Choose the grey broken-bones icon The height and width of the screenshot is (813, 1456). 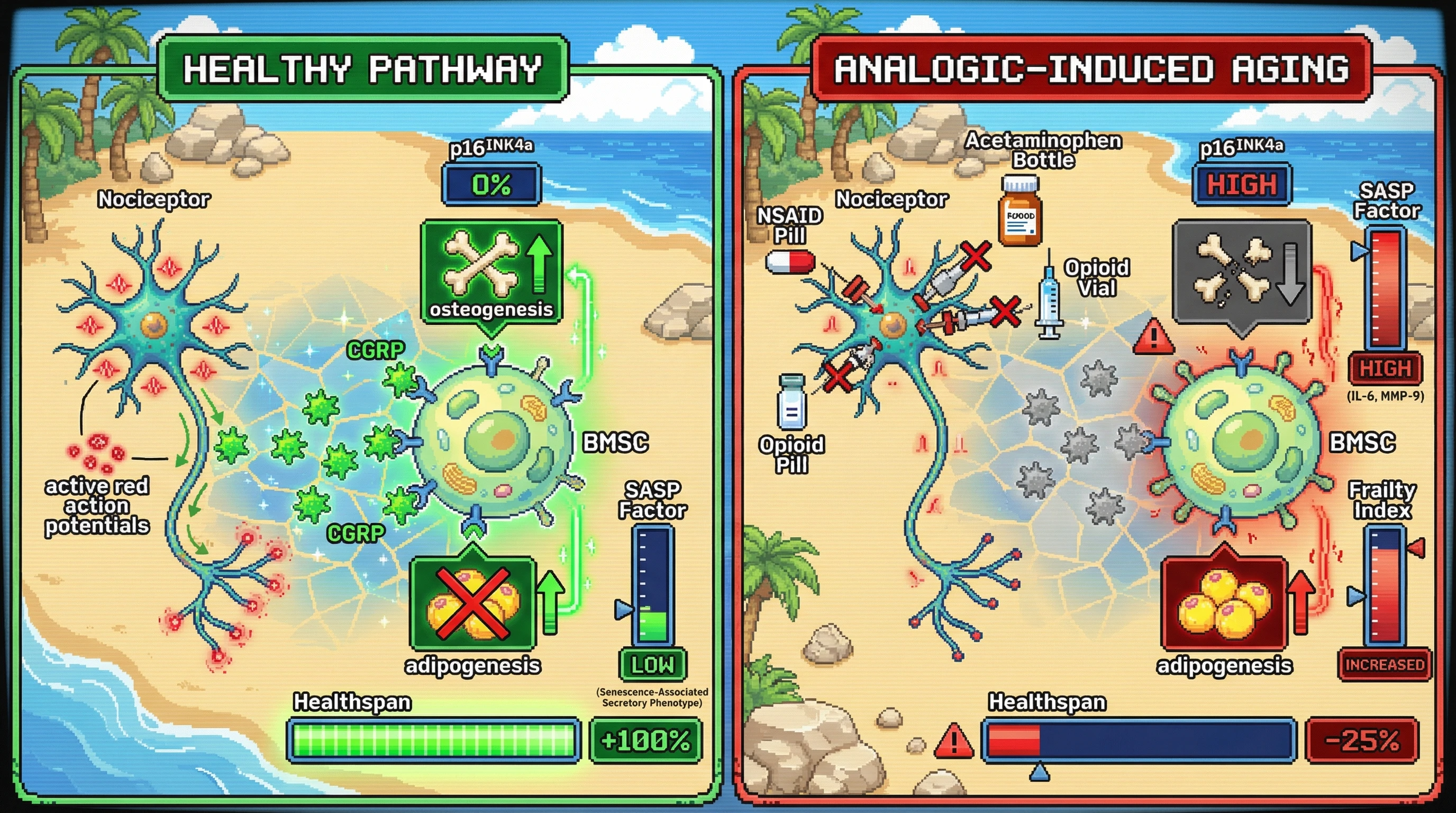[1241, 273]
